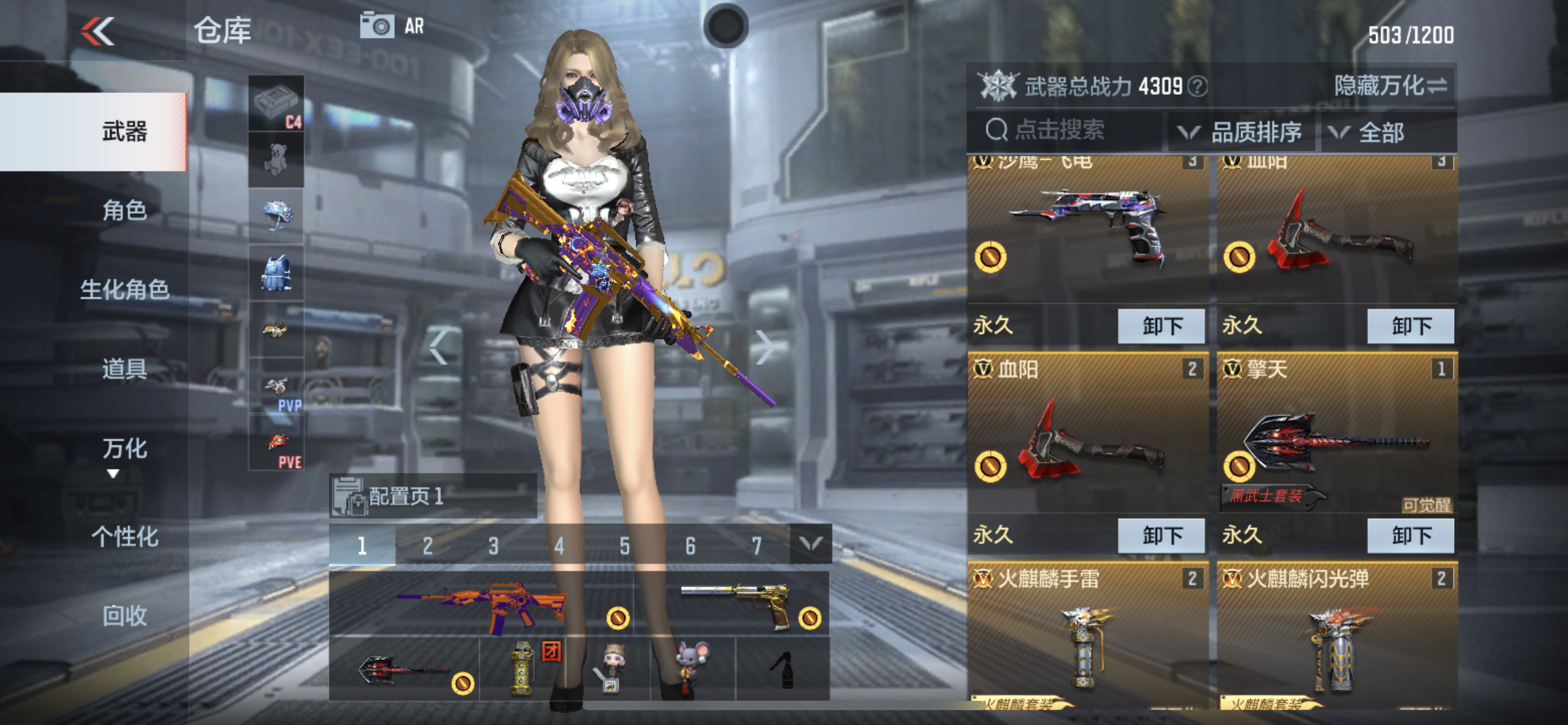The width and height of the screenshot is (1568, 725).
Task: Select the 道具 category
Action: click(x=124, y=369)
